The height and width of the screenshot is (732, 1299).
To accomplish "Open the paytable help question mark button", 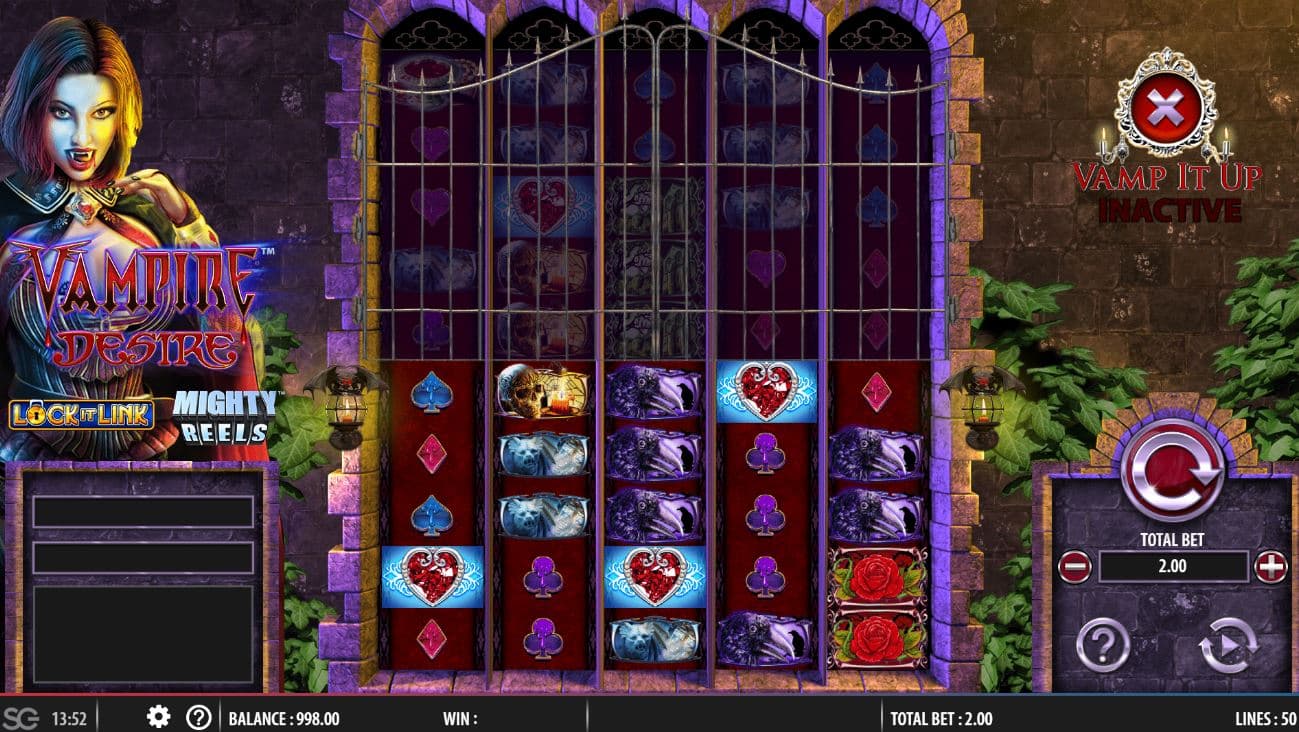I will tap(1102, 645).
